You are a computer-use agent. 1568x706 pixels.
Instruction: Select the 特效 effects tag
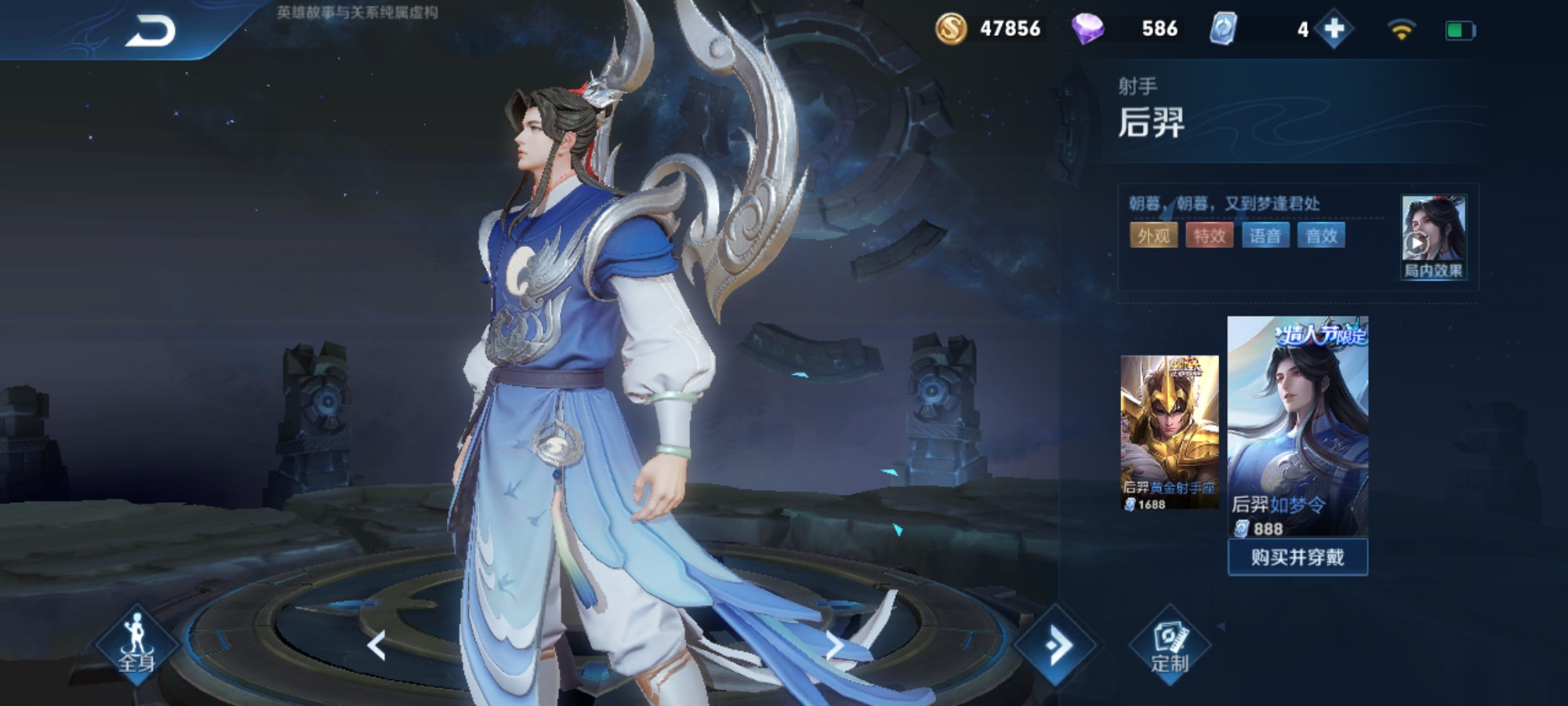click(1209, 235)
